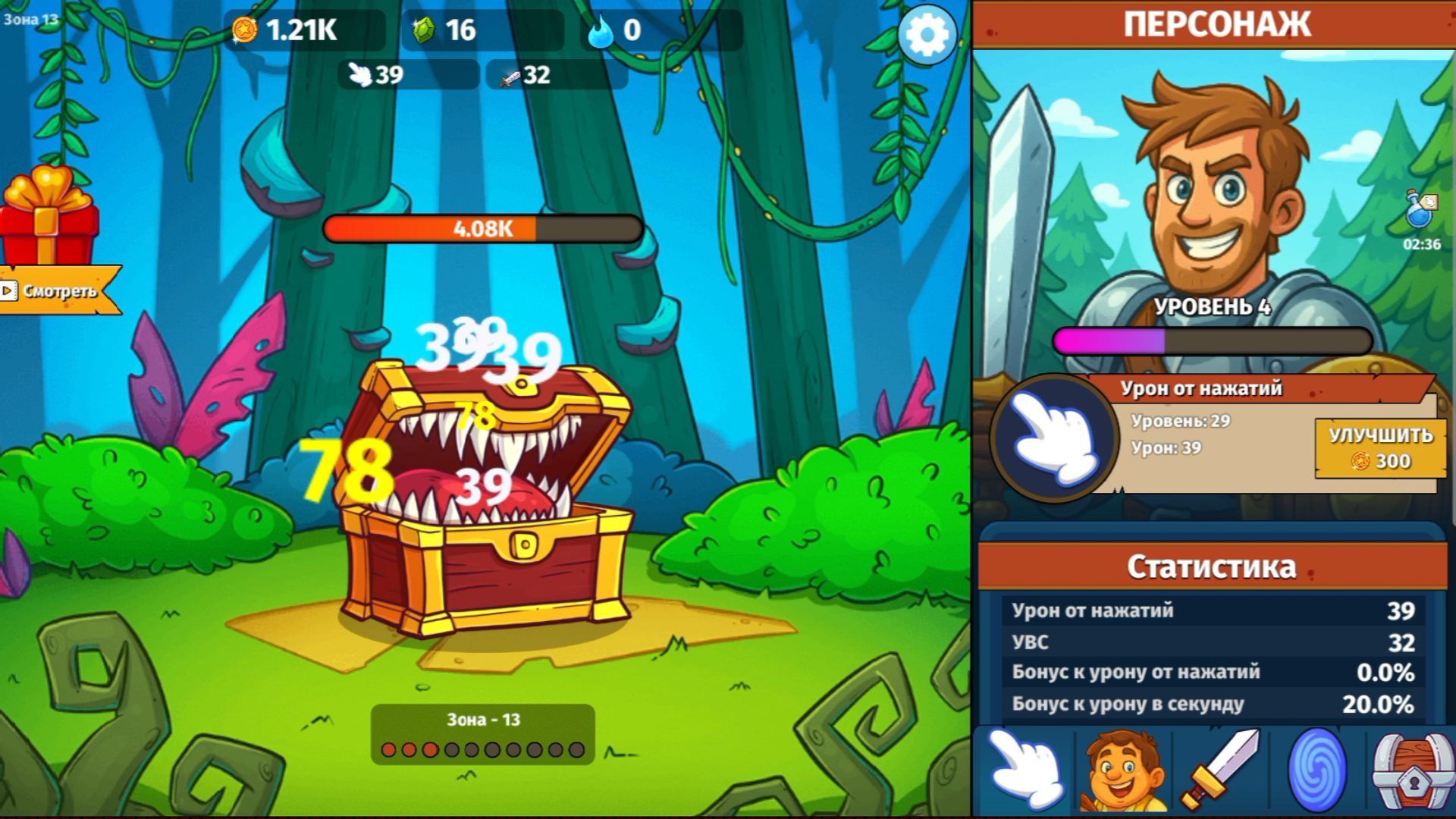This screenshot has width=1456, height=819.
Task: Select the water drop resource icon
Action: [601, 32]
